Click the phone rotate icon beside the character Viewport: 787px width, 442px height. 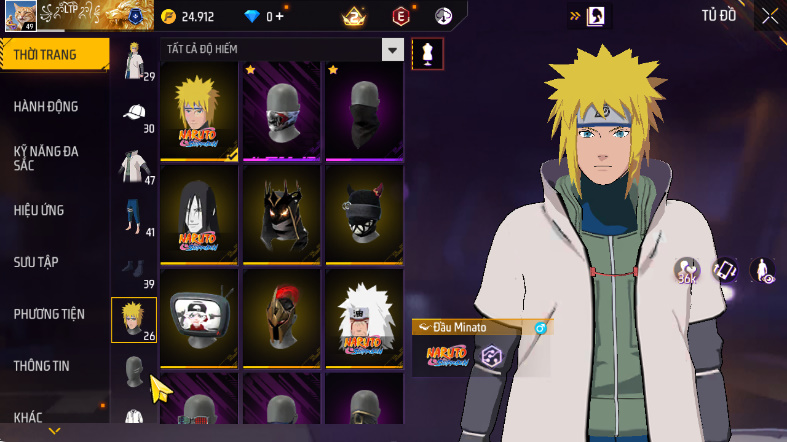coord(724,270)
